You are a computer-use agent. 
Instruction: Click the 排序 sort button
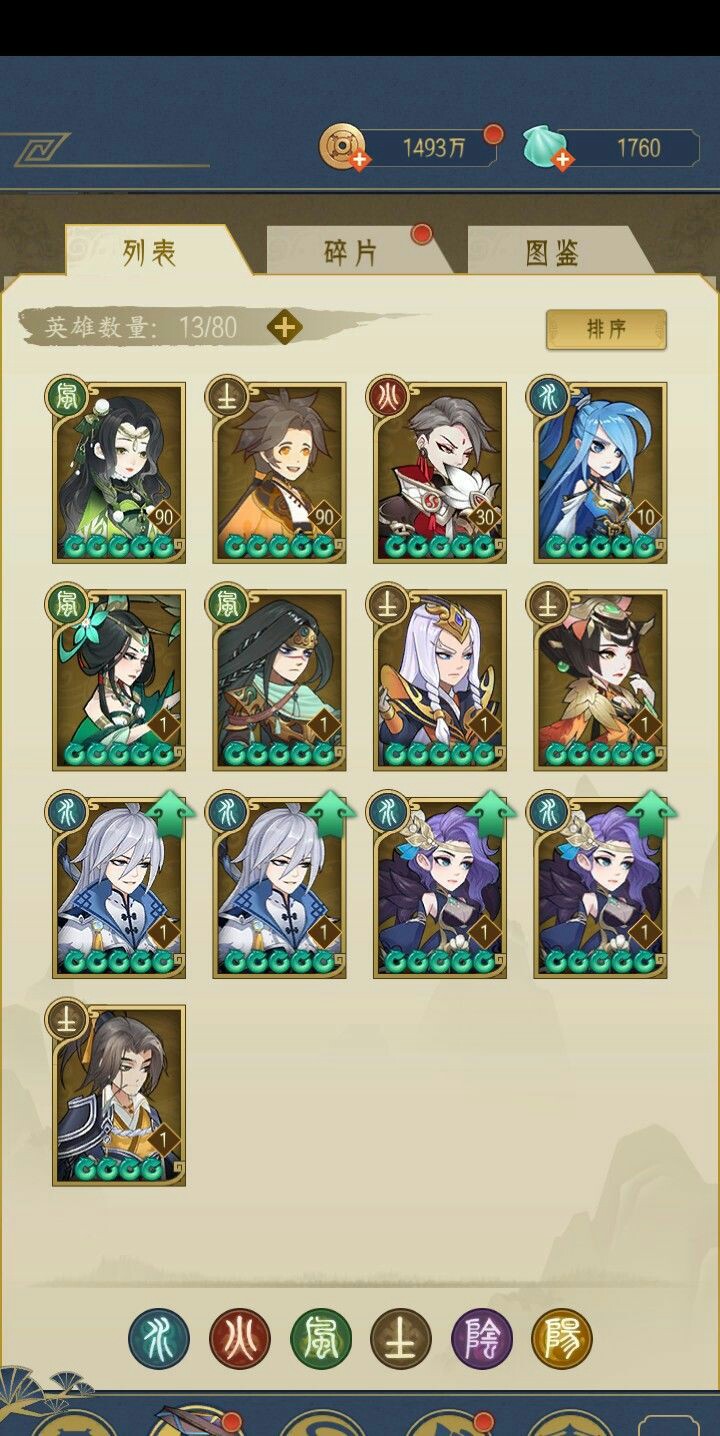606,329
